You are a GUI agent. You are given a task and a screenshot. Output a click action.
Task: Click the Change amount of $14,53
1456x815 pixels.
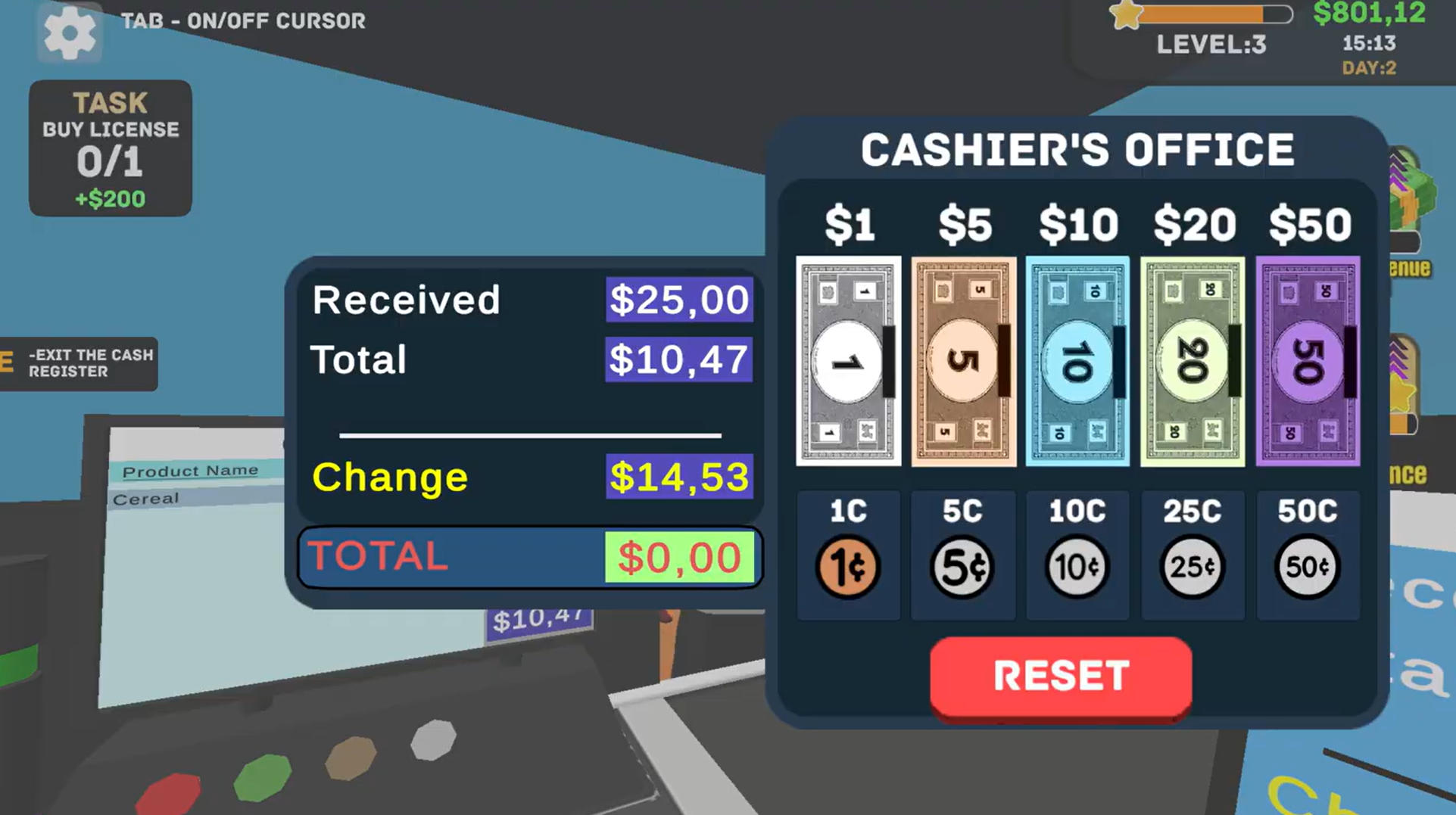coord(678,477)
